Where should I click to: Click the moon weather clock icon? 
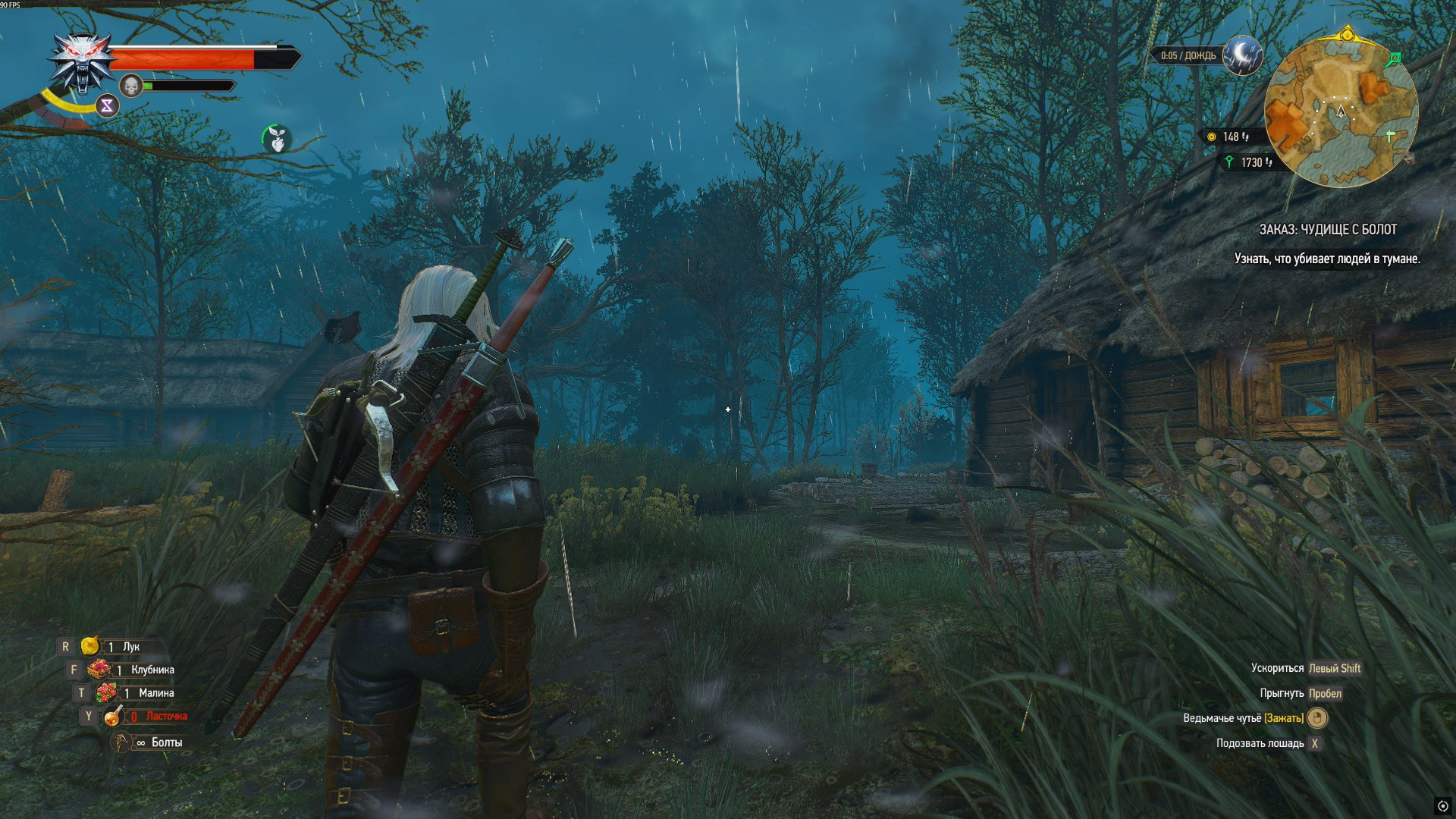click(1242, 55)
